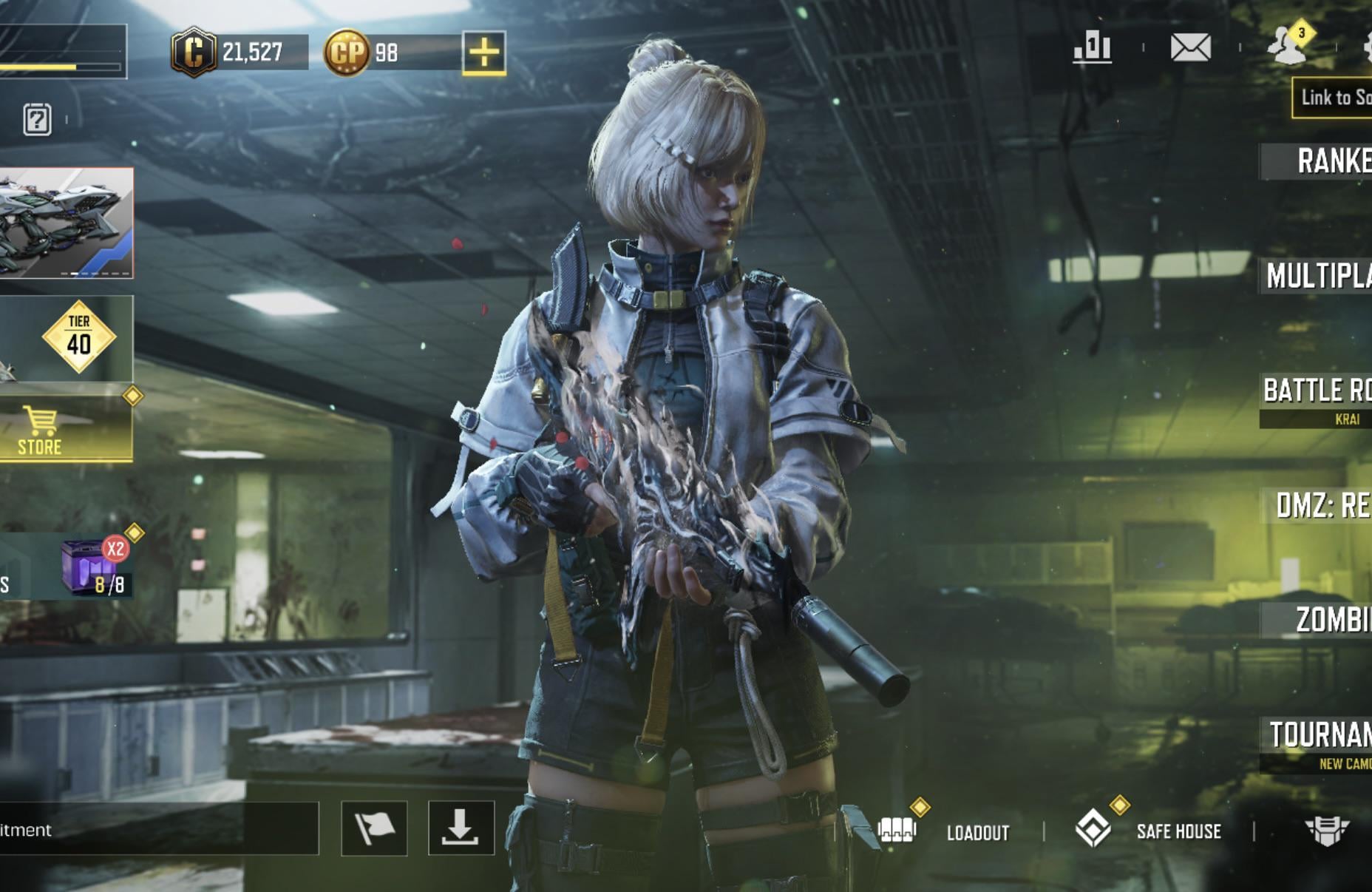Open the Tier 40 battle pass
1372x892 pixels.
(78, 337)
